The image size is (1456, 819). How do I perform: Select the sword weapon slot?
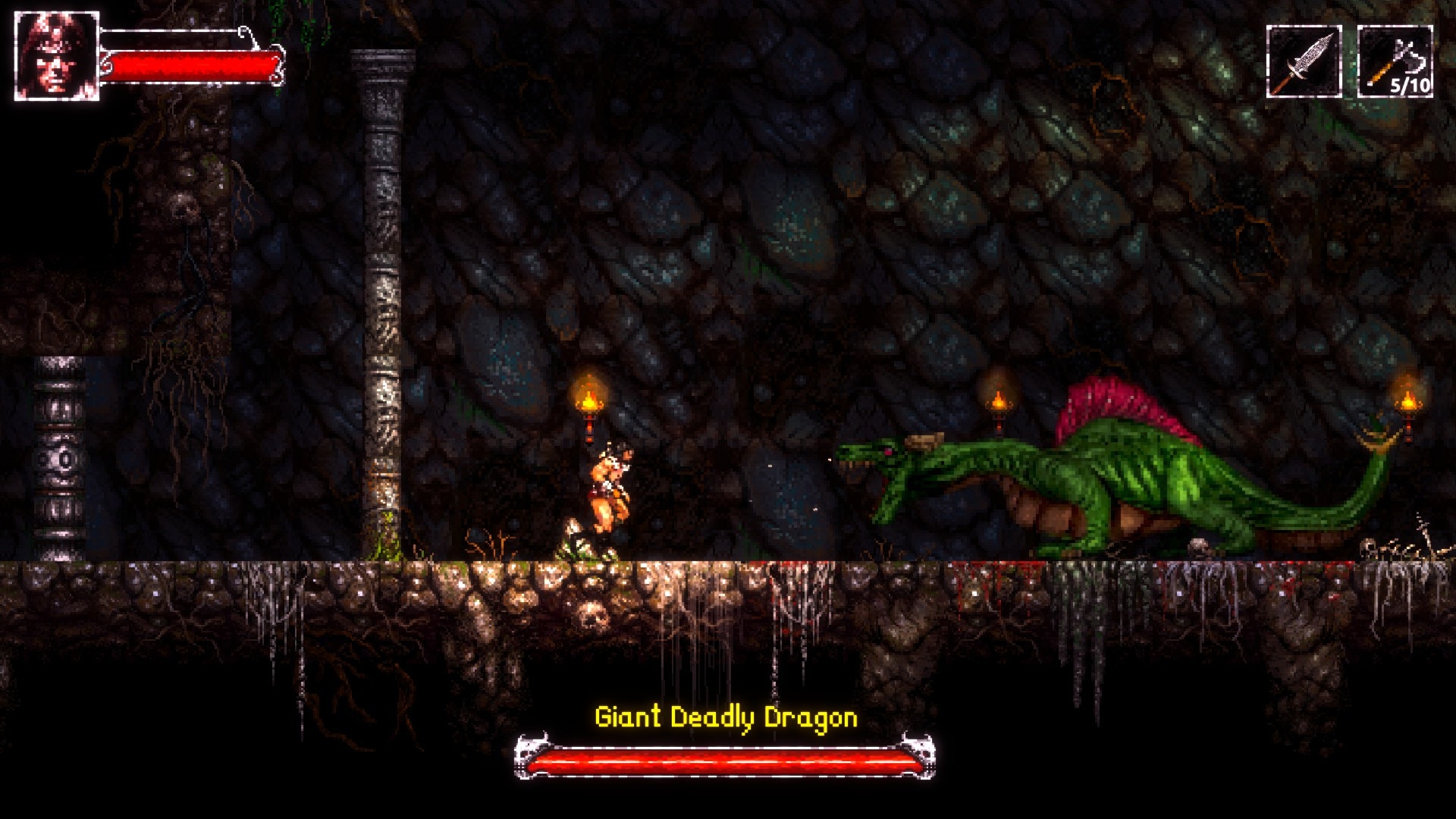(1304, 61)
